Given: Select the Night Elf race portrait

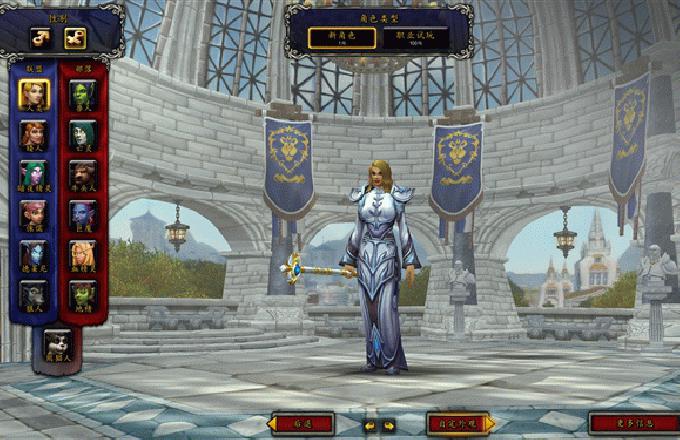Looking at the screenshot, I should pos(32,174).
